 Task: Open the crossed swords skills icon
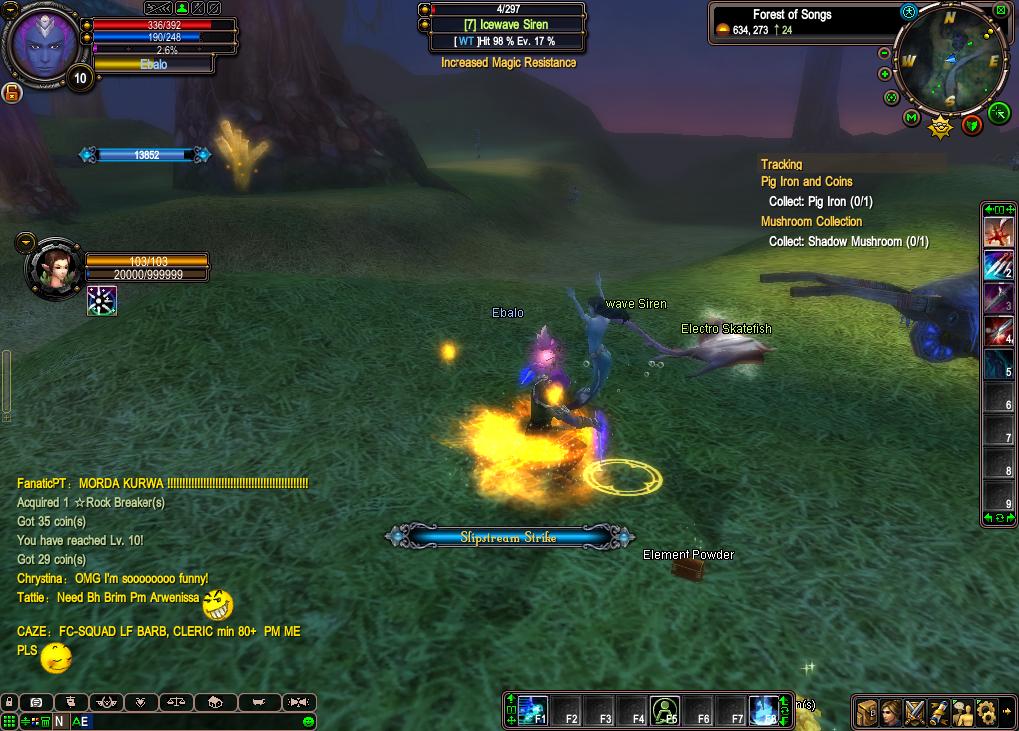pyautogui.click(x=915, y=712)
